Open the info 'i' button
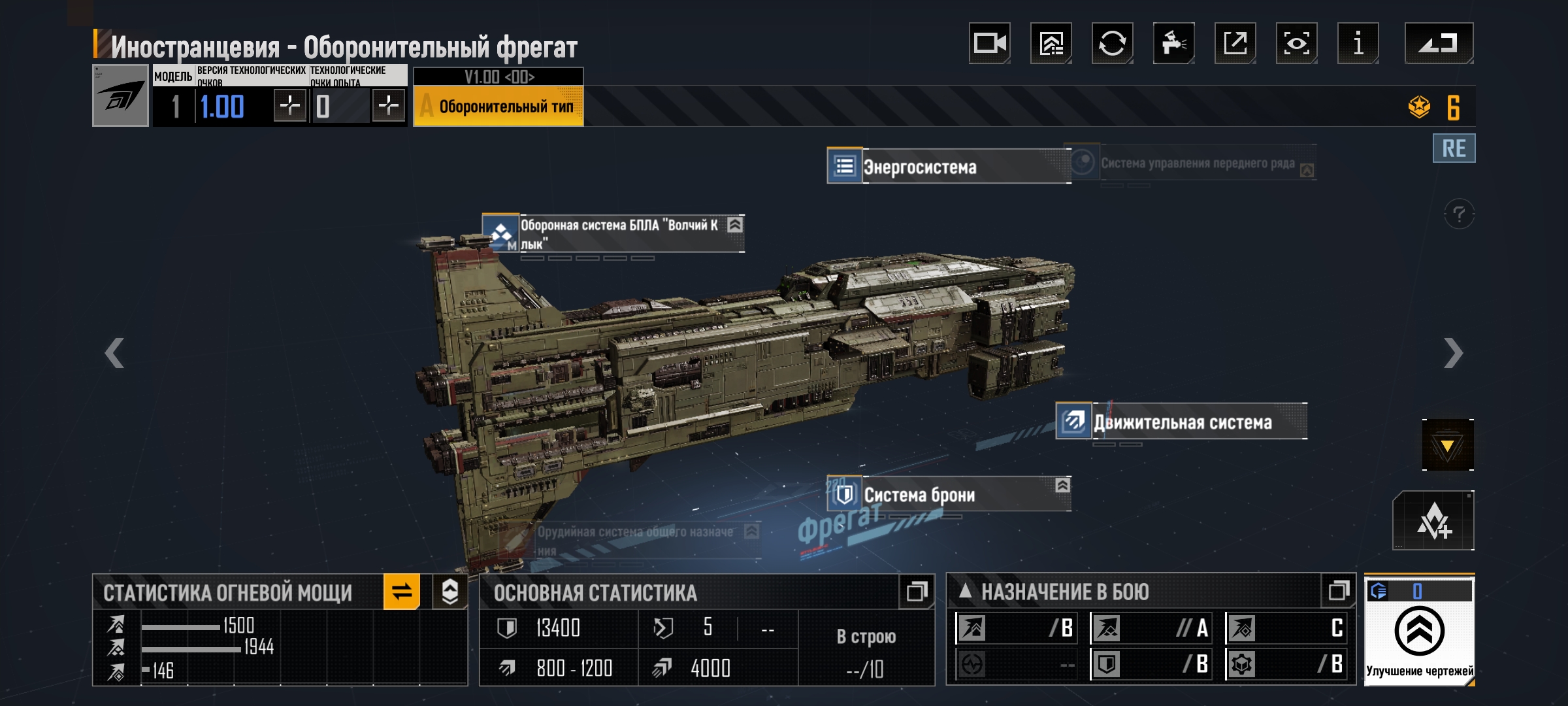The width and height of the screenshot is (1568, 706). pyautogui.click(x=1358, y=43)
